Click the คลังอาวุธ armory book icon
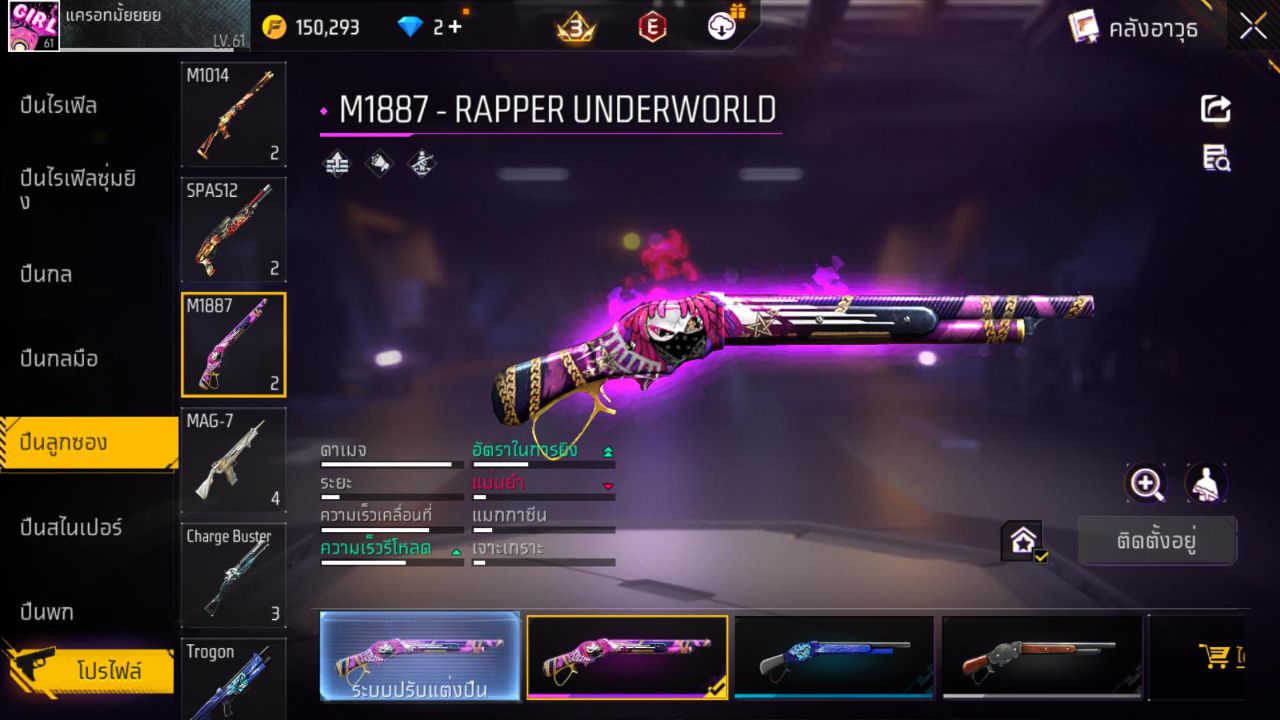 pyautogui.click(x=1085, y=27)
